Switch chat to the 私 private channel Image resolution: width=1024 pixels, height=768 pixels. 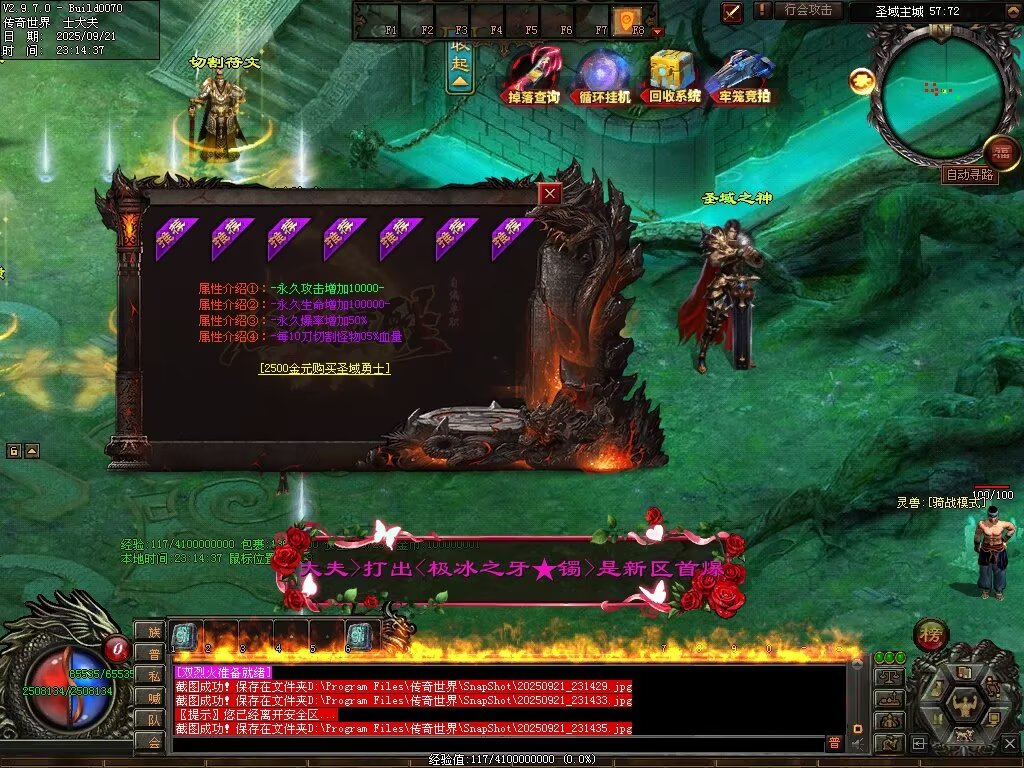(153, 675)
